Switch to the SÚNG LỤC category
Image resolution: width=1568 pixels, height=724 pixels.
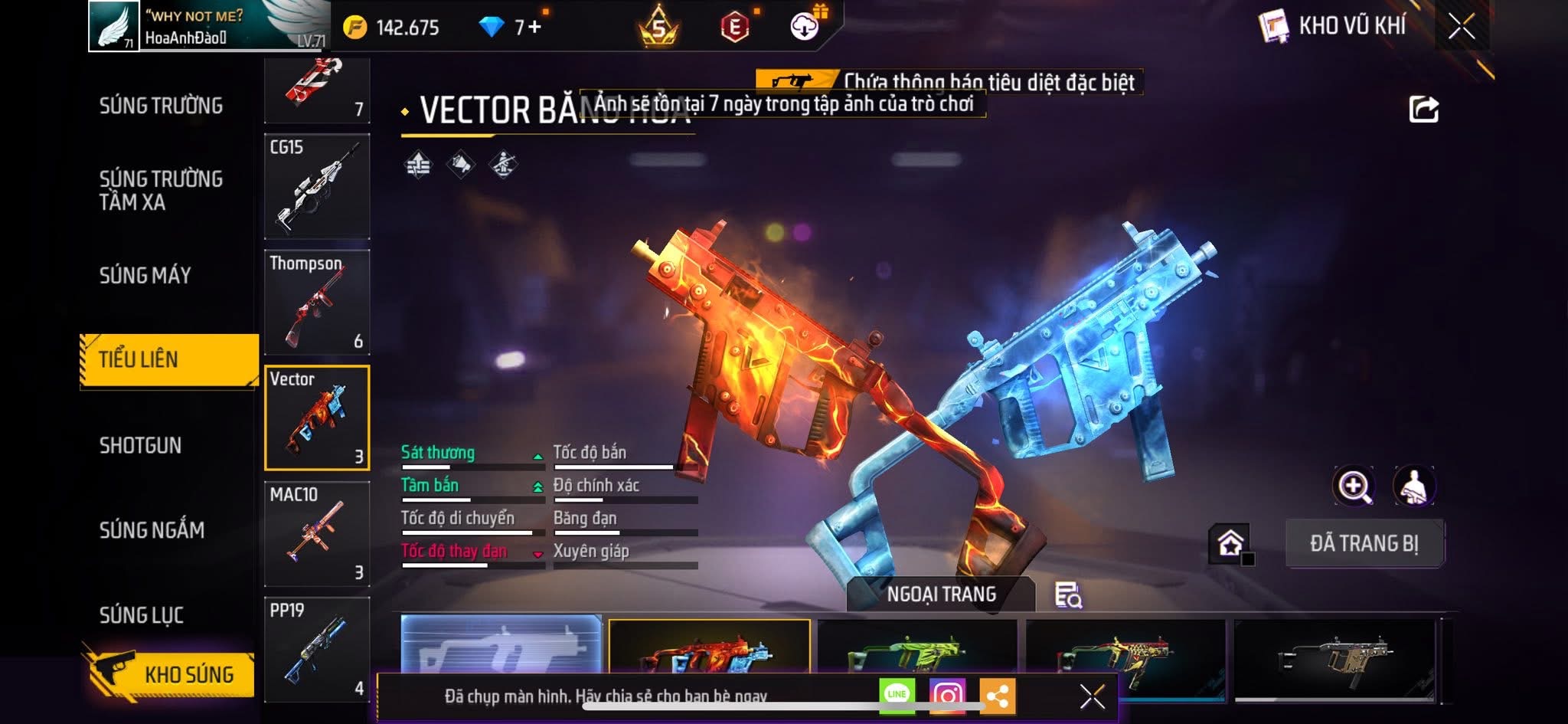click(142, 614)
